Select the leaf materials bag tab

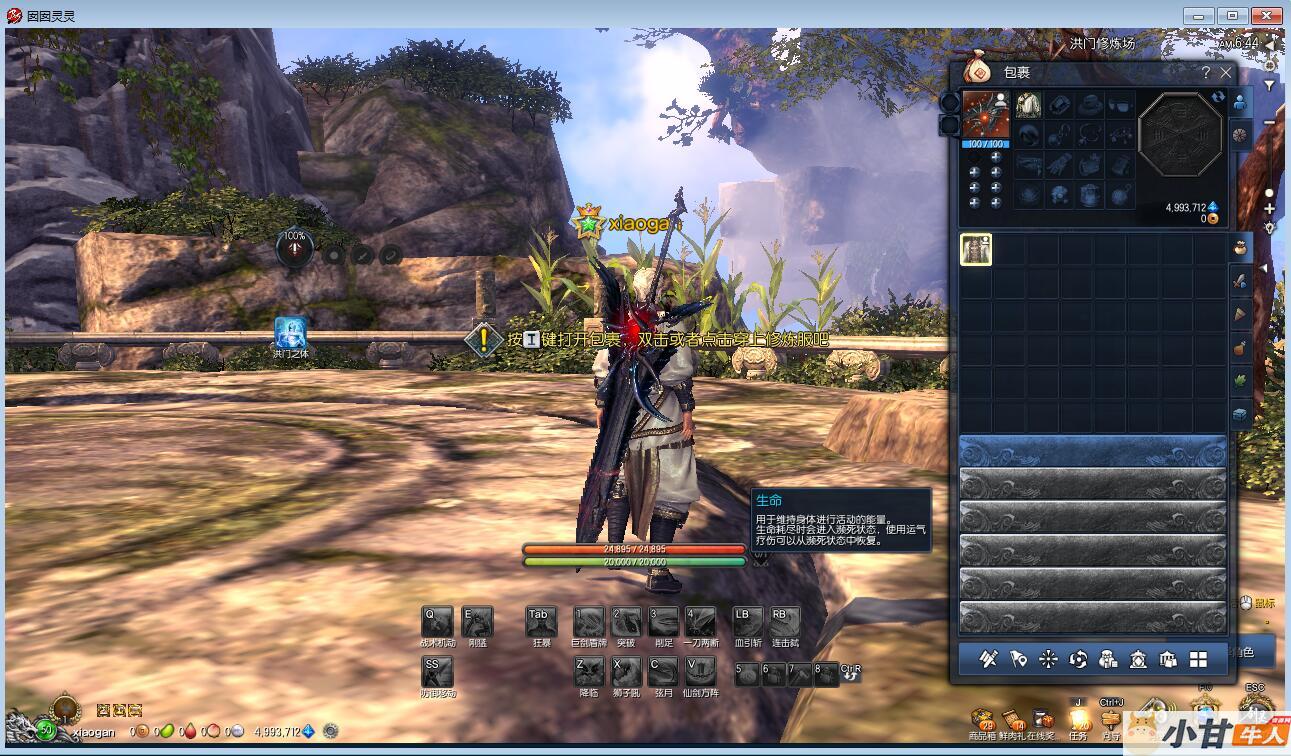(1240, 381)
